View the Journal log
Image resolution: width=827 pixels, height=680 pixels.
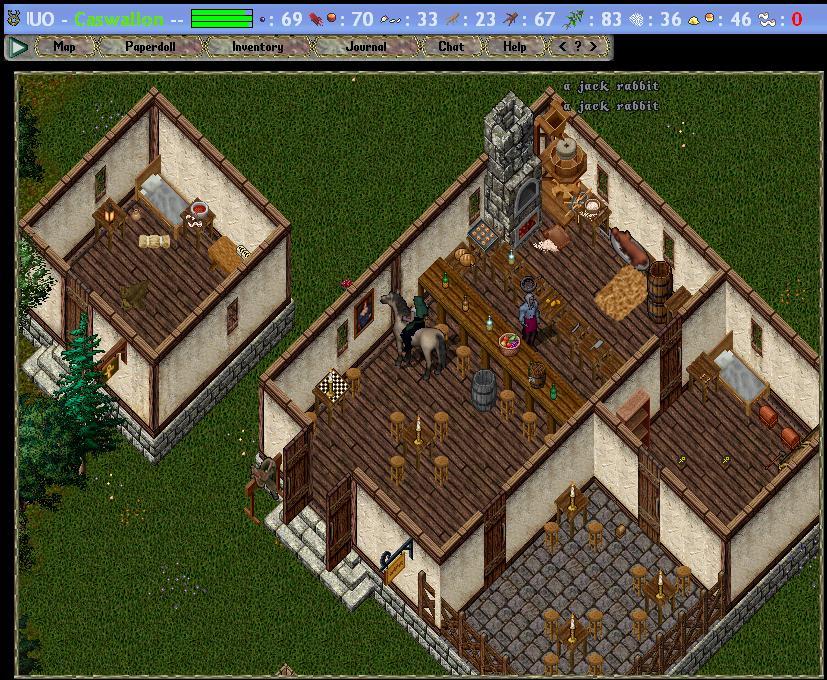[x=365, y=47]
